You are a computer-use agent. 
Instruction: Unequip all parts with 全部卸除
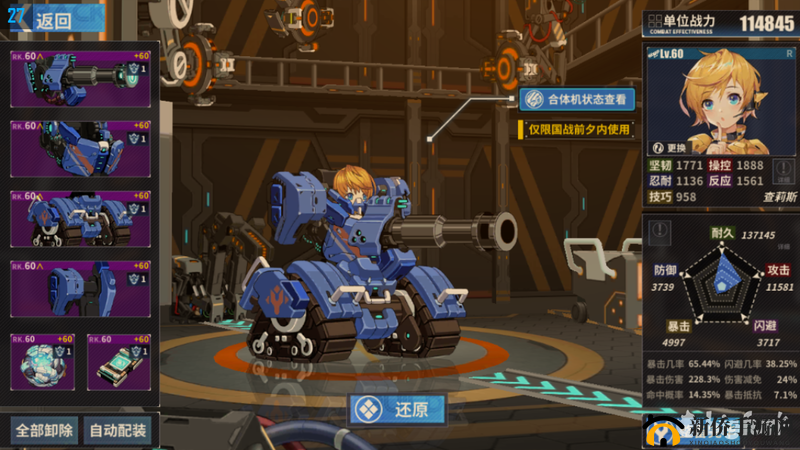tap(43, 431)
